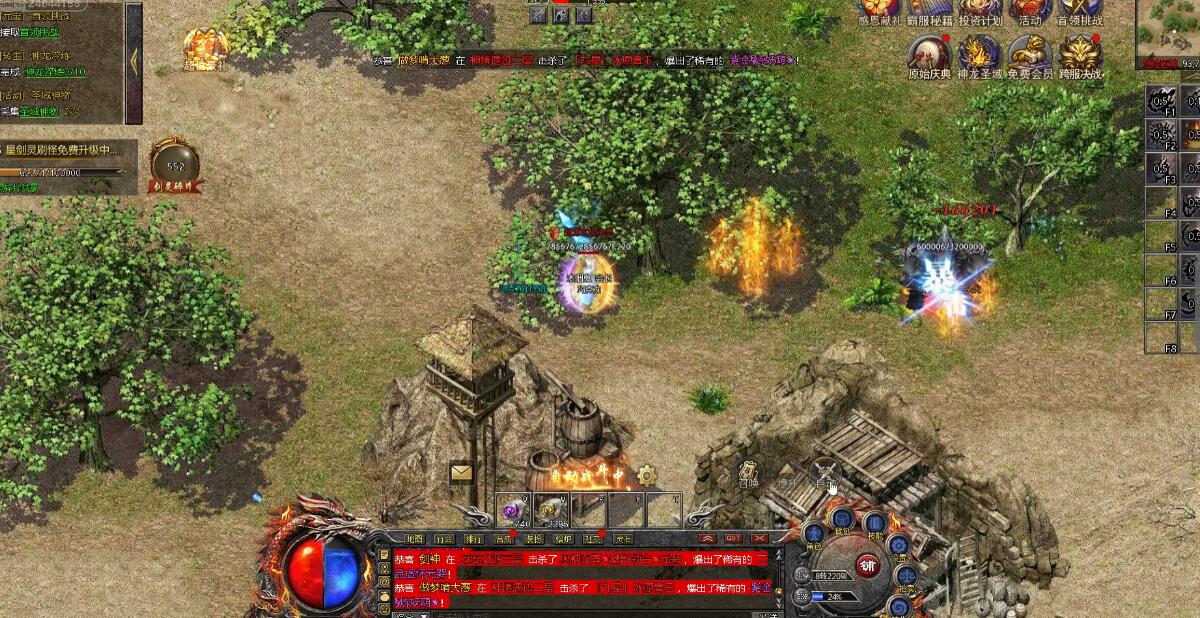The width and height of the screenshot is (1200, 618).
Task: Open the 免费会员 golden lion icon
Action: pos(1030,54)
